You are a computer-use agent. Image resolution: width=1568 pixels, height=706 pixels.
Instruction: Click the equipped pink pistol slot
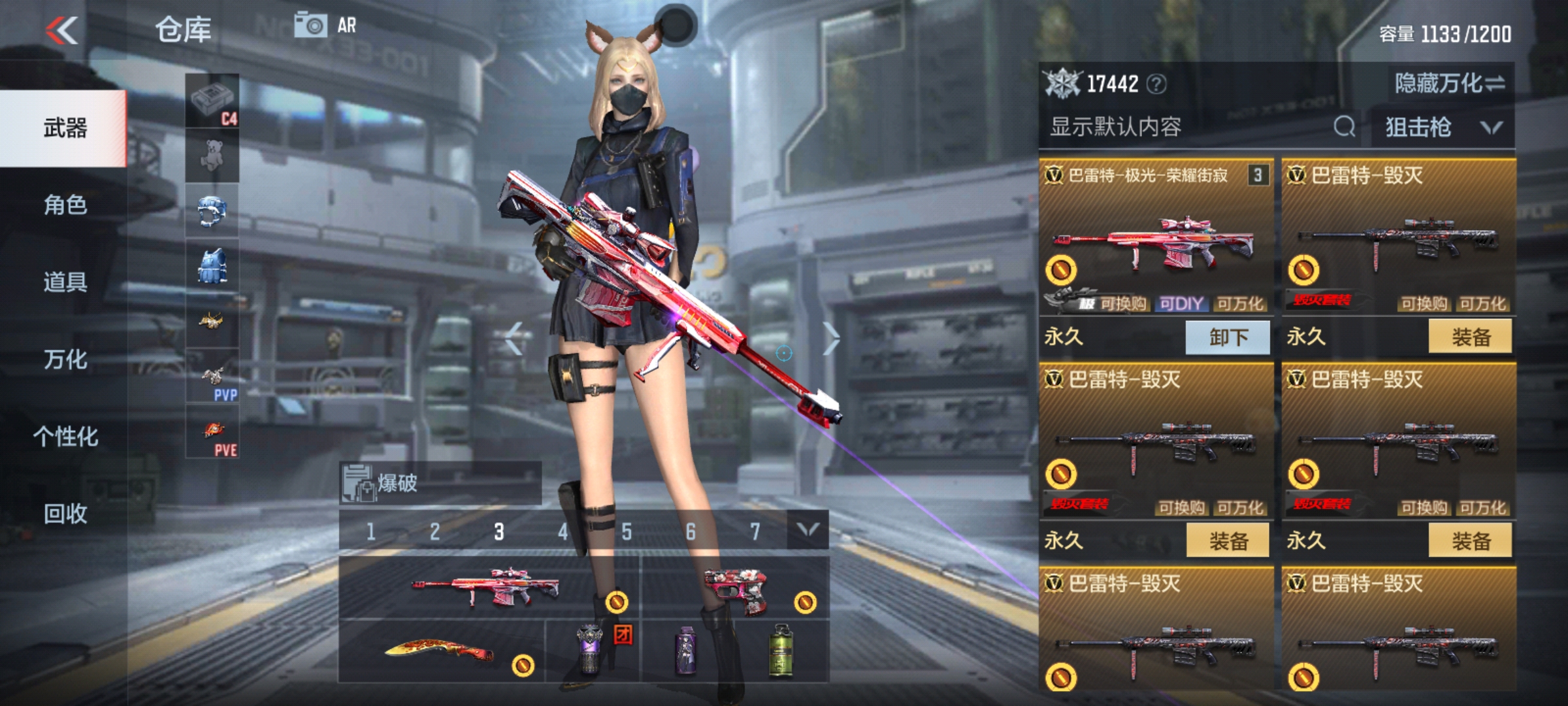tap(736, 590)
